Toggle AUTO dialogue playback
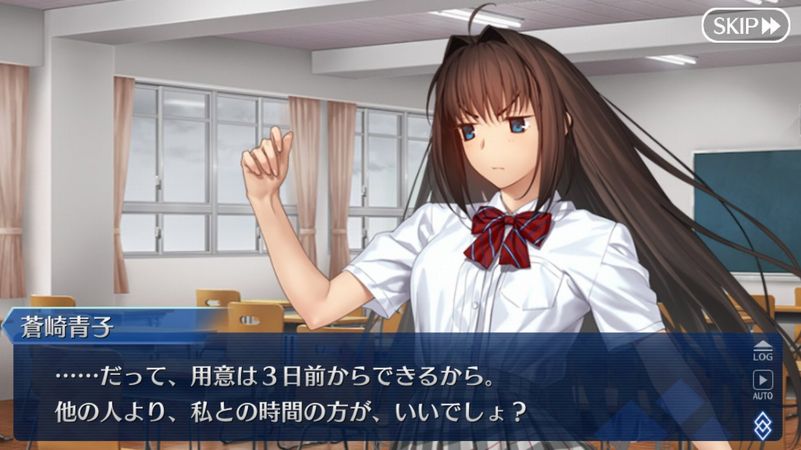This screenshot has height=450, width=801. 763,383
